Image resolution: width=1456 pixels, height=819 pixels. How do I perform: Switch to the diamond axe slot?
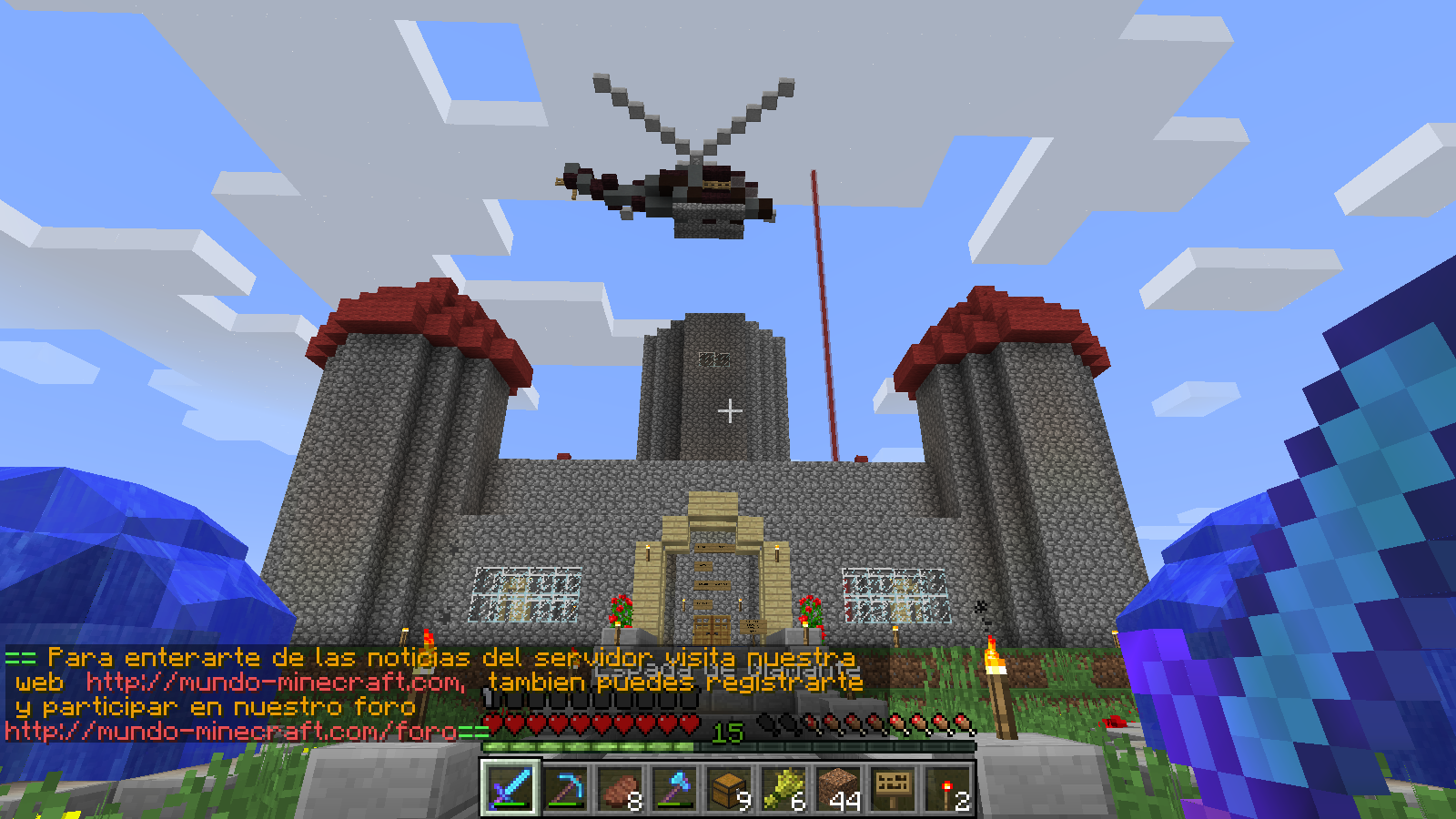click(x=674, y=787)
